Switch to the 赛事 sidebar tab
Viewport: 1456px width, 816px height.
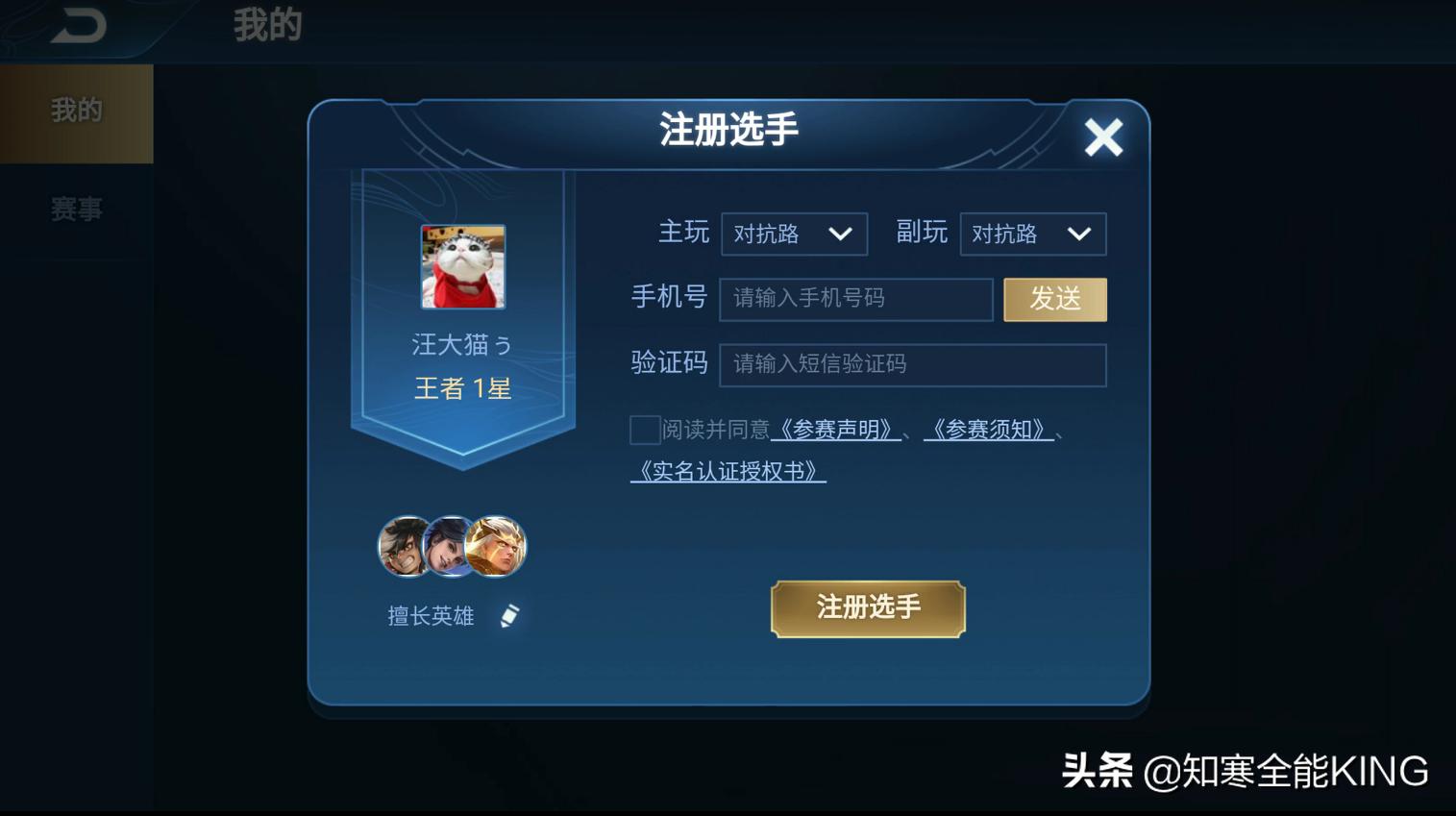[75, 208]
